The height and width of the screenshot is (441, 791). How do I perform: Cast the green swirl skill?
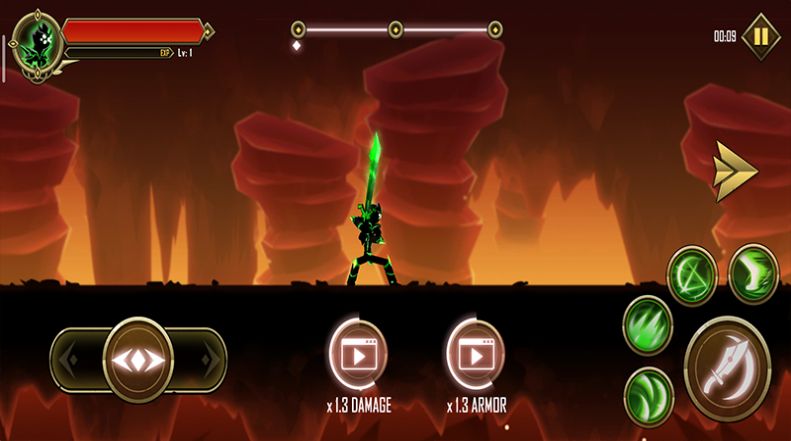click(x=647, y=393)
